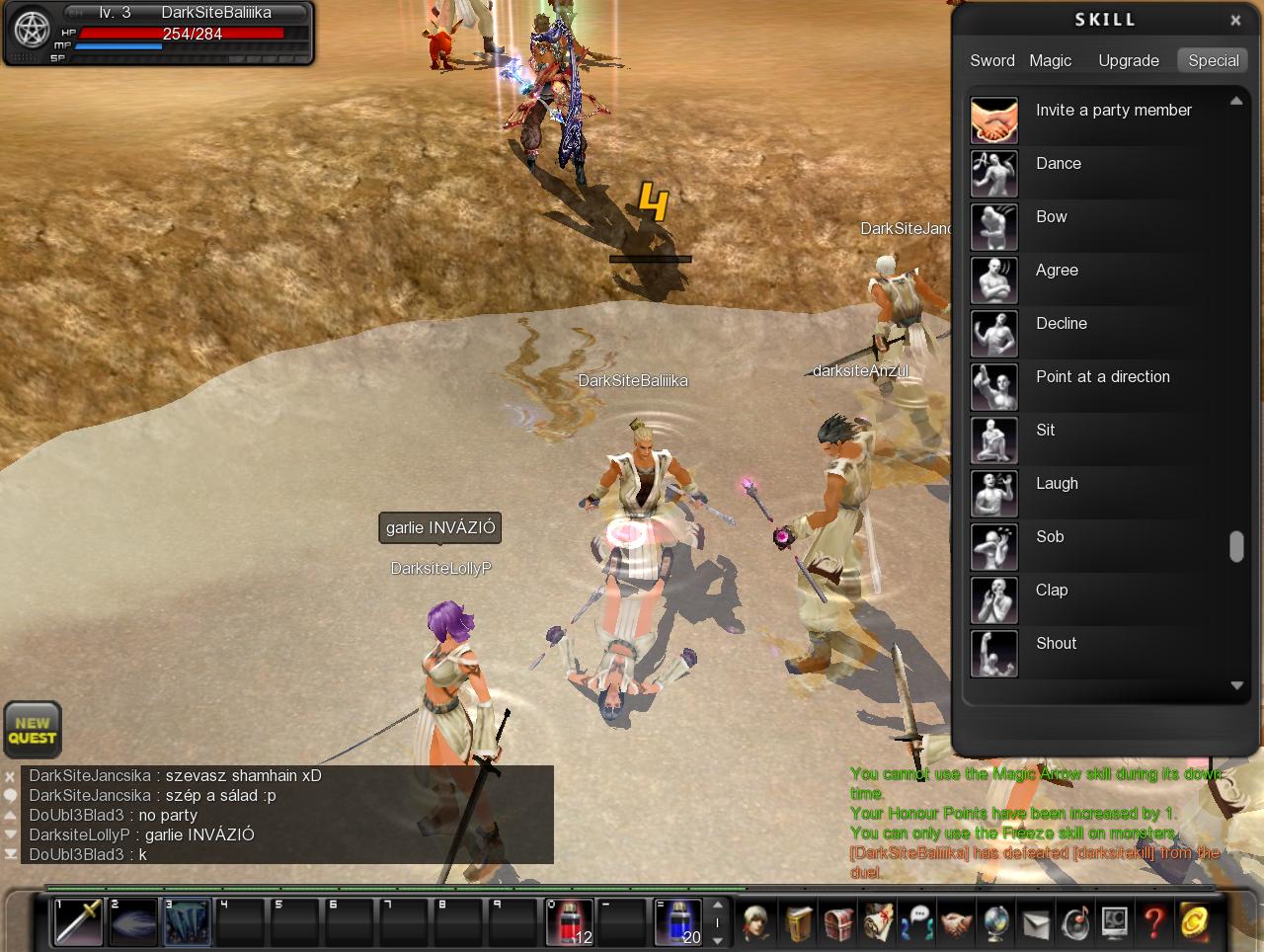Switch to the Sword skill tab
Screen dimensions: 1264x952
(x=991, y=60)
